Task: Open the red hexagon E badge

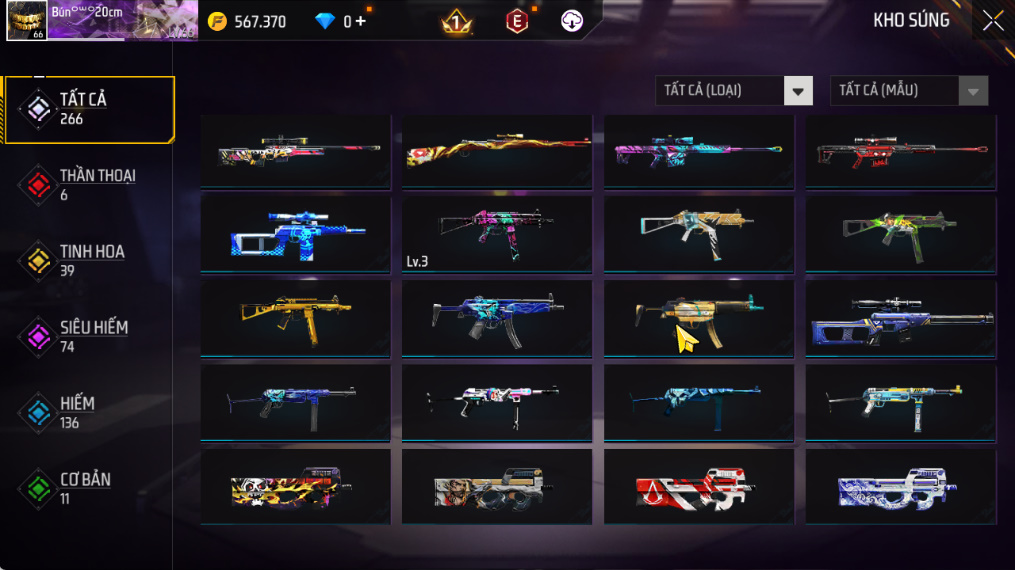Action: pos(516,21)
